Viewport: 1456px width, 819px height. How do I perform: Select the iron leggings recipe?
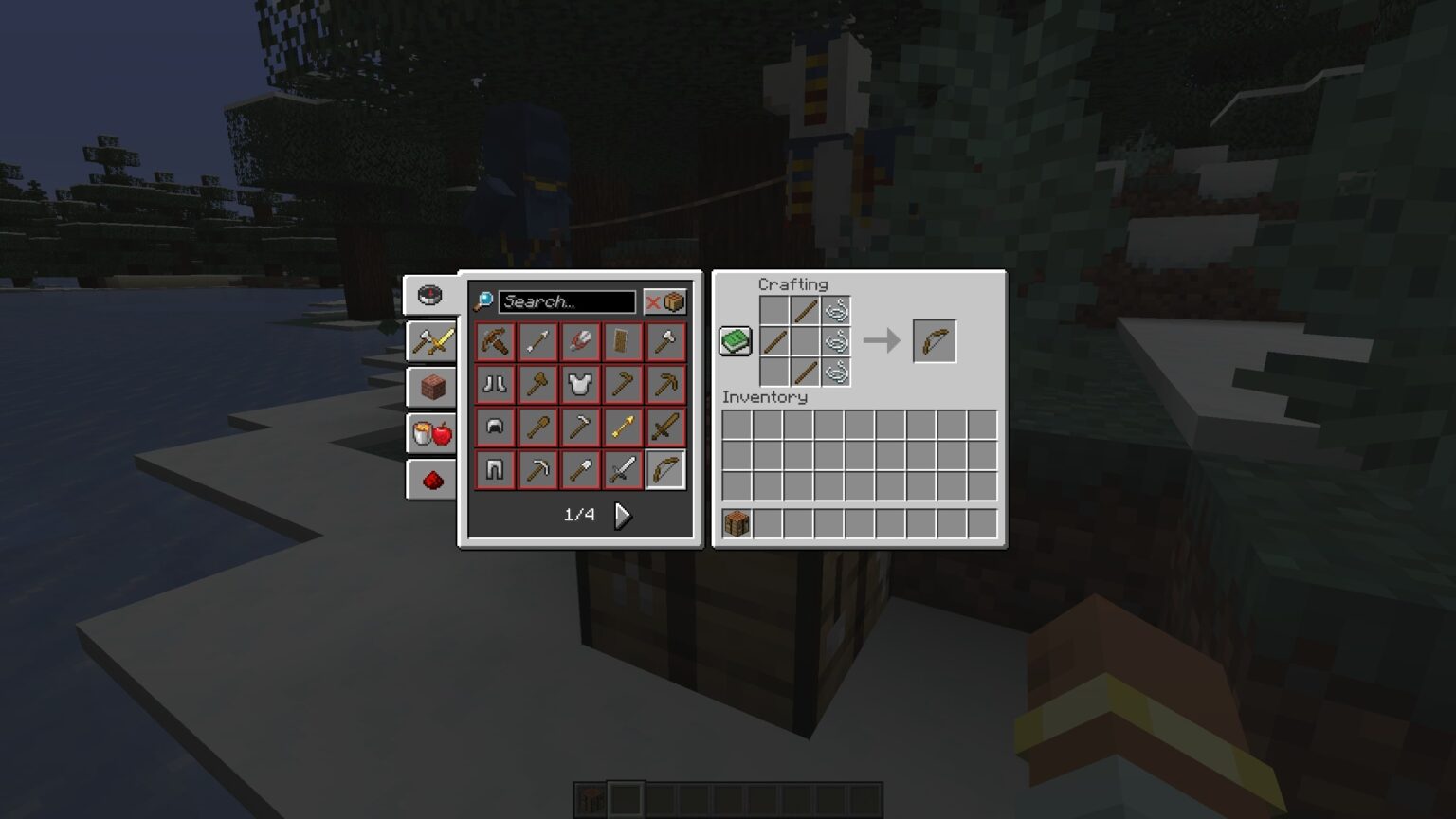click(x=494, y=469)
